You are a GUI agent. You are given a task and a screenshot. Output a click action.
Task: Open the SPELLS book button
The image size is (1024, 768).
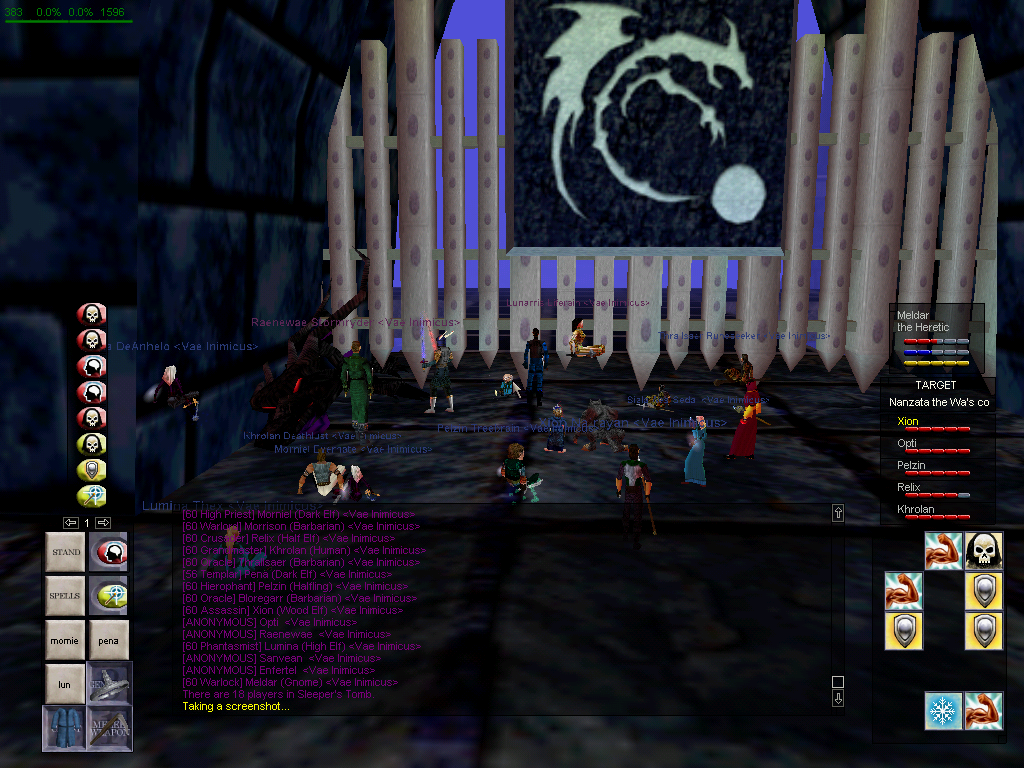point(65,596)
